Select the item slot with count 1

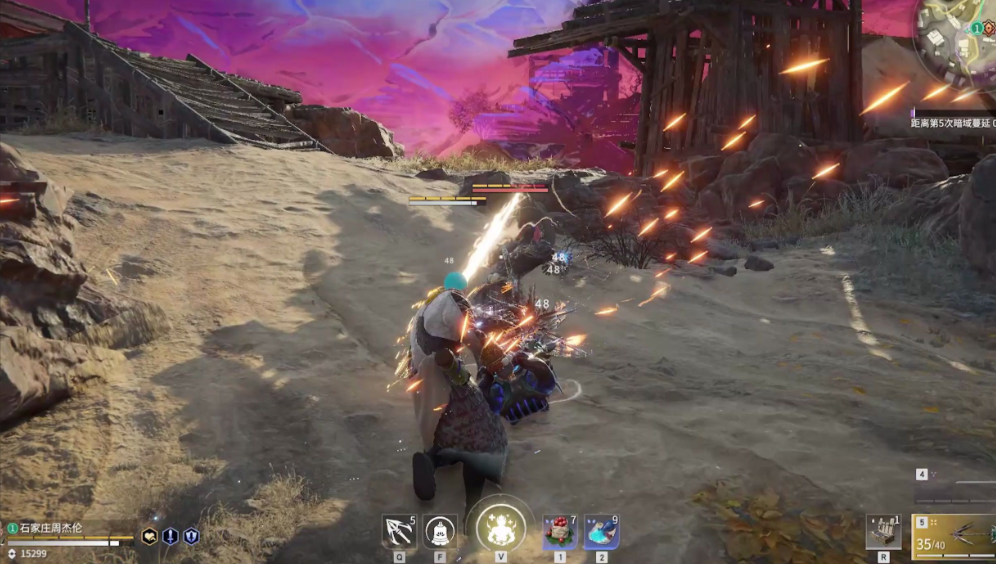coord(883,531)
